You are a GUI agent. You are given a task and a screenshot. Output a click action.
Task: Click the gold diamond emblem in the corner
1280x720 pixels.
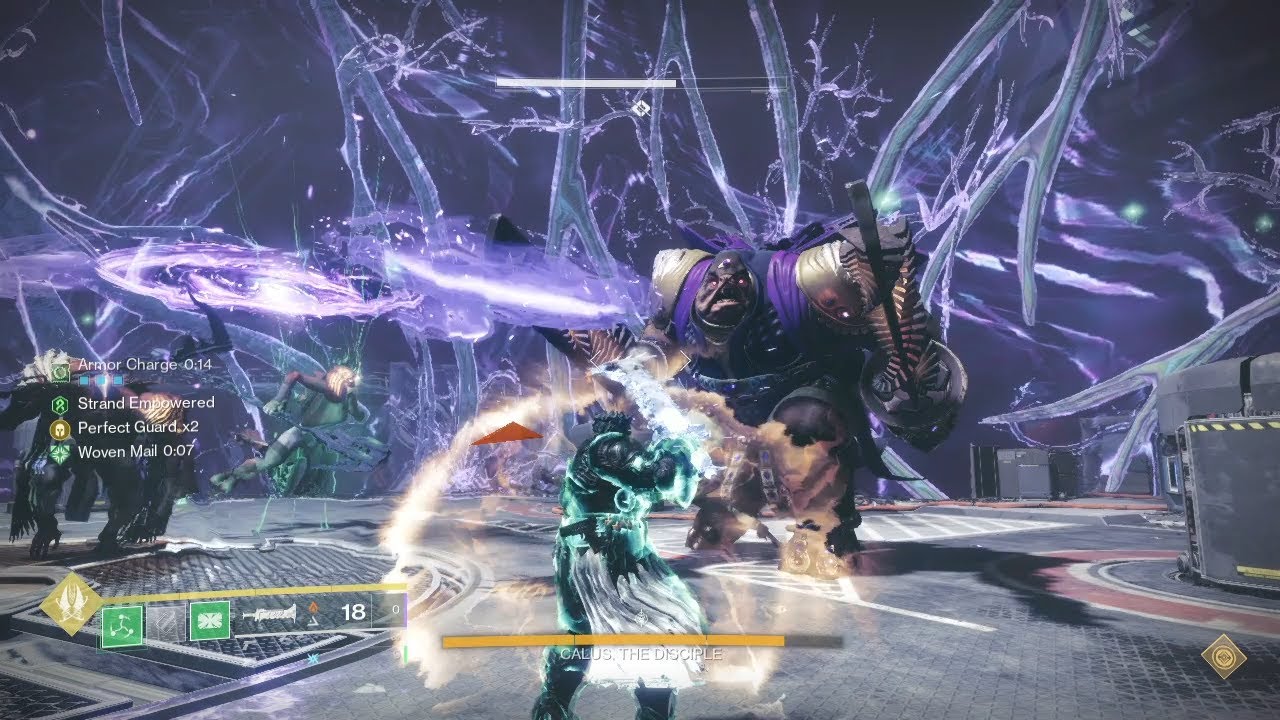[x=1224, y=656]
